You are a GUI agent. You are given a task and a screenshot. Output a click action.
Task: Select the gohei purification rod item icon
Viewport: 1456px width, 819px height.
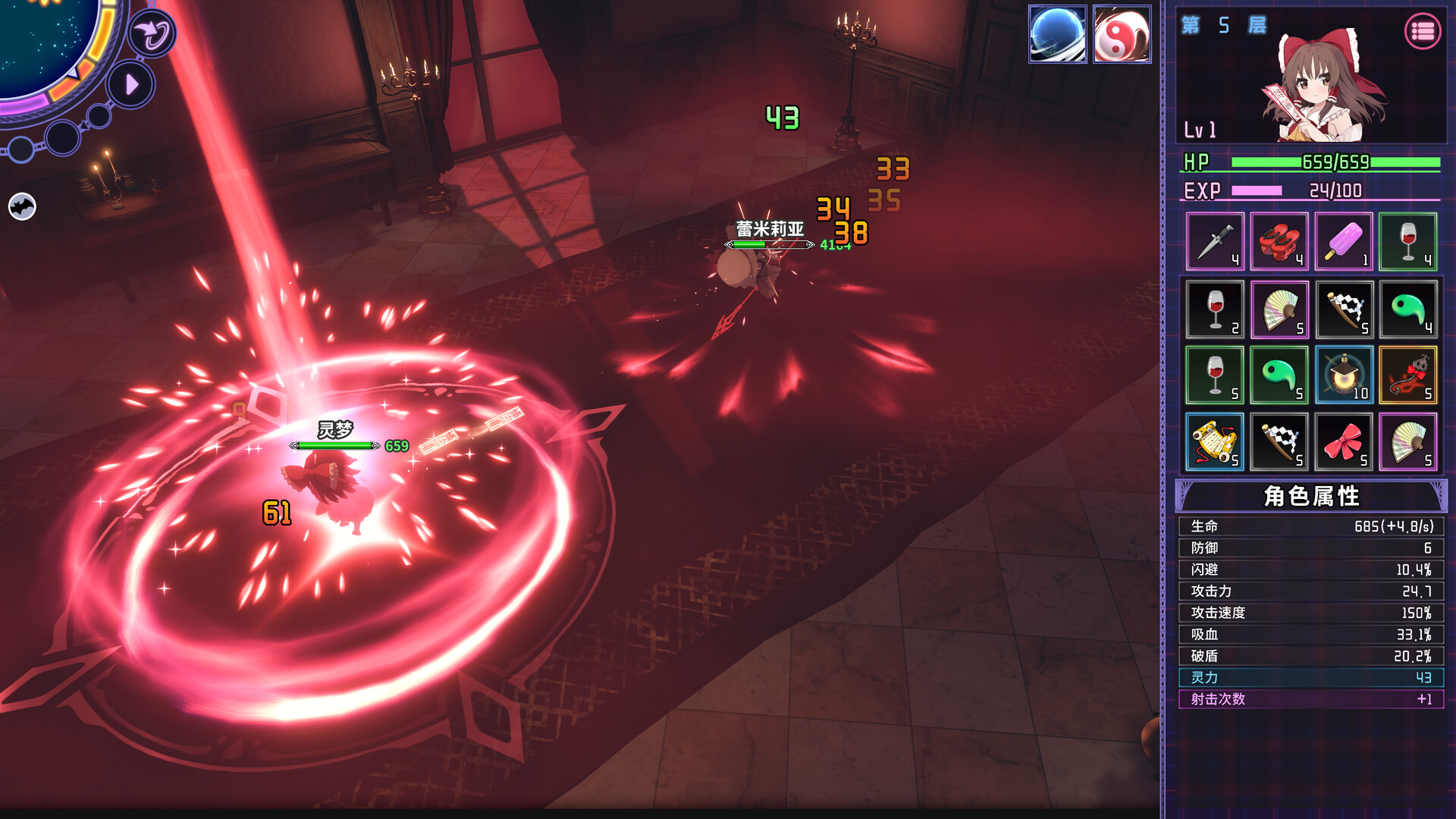pos(1344,308)
